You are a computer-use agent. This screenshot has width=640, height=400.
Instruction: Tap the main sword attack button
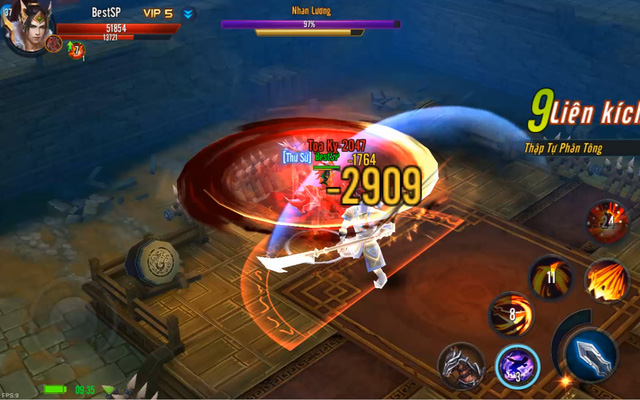point(591,353)
